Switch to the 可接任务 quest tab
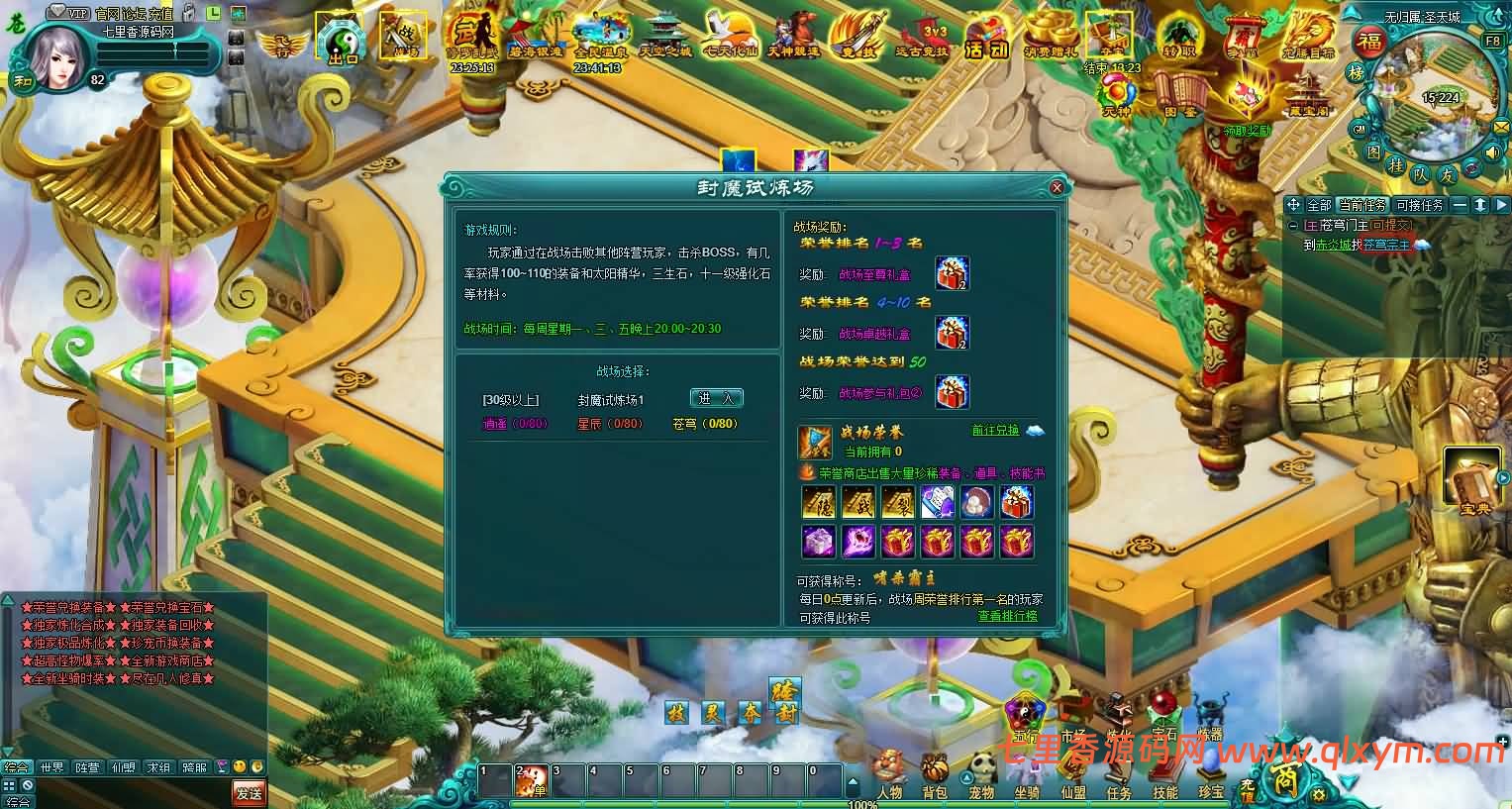Screen dimensions: 1512x809 1420,205
